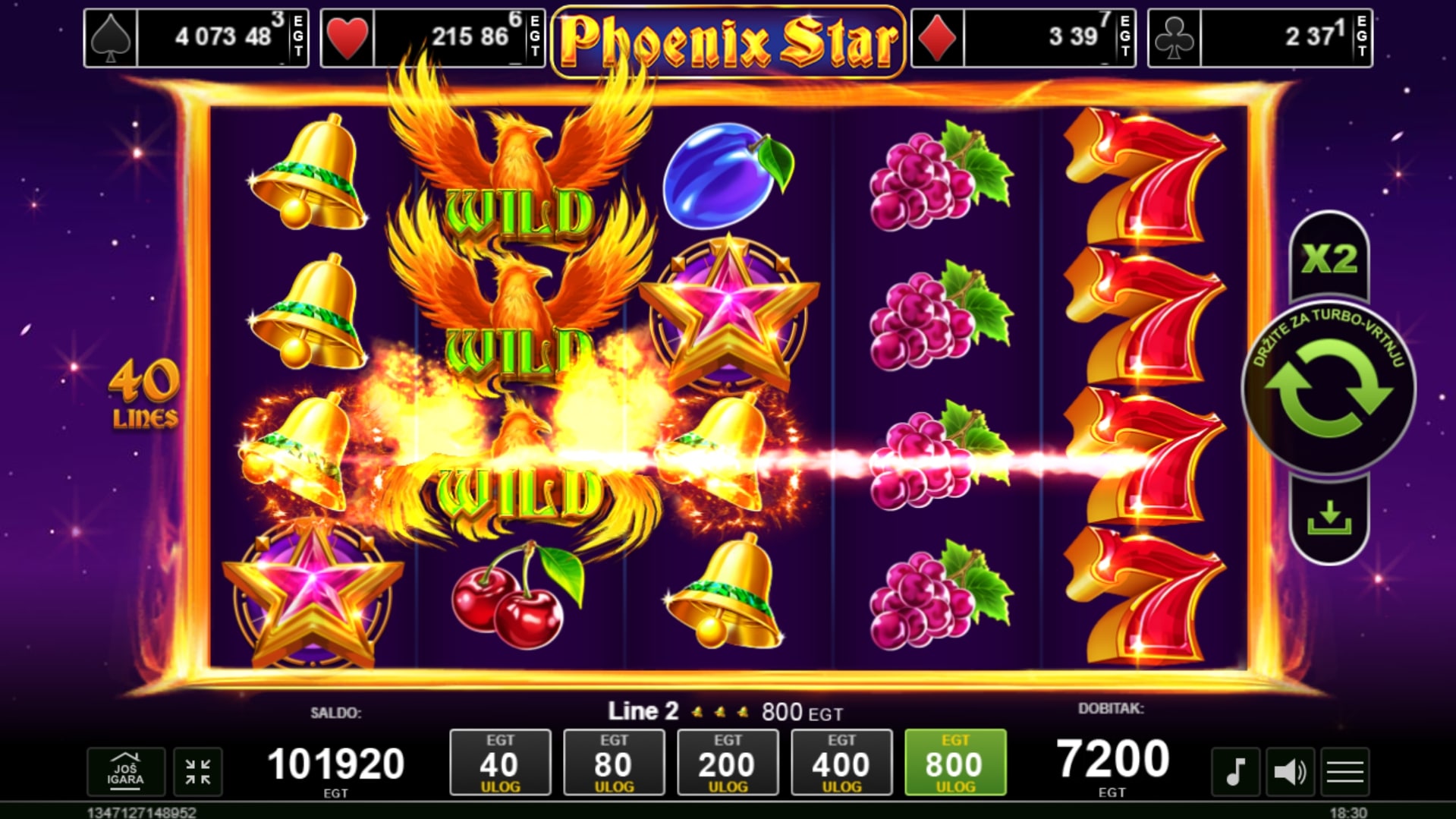
Task: Select the highlighted 800 EGT bet
Action: 955,762
